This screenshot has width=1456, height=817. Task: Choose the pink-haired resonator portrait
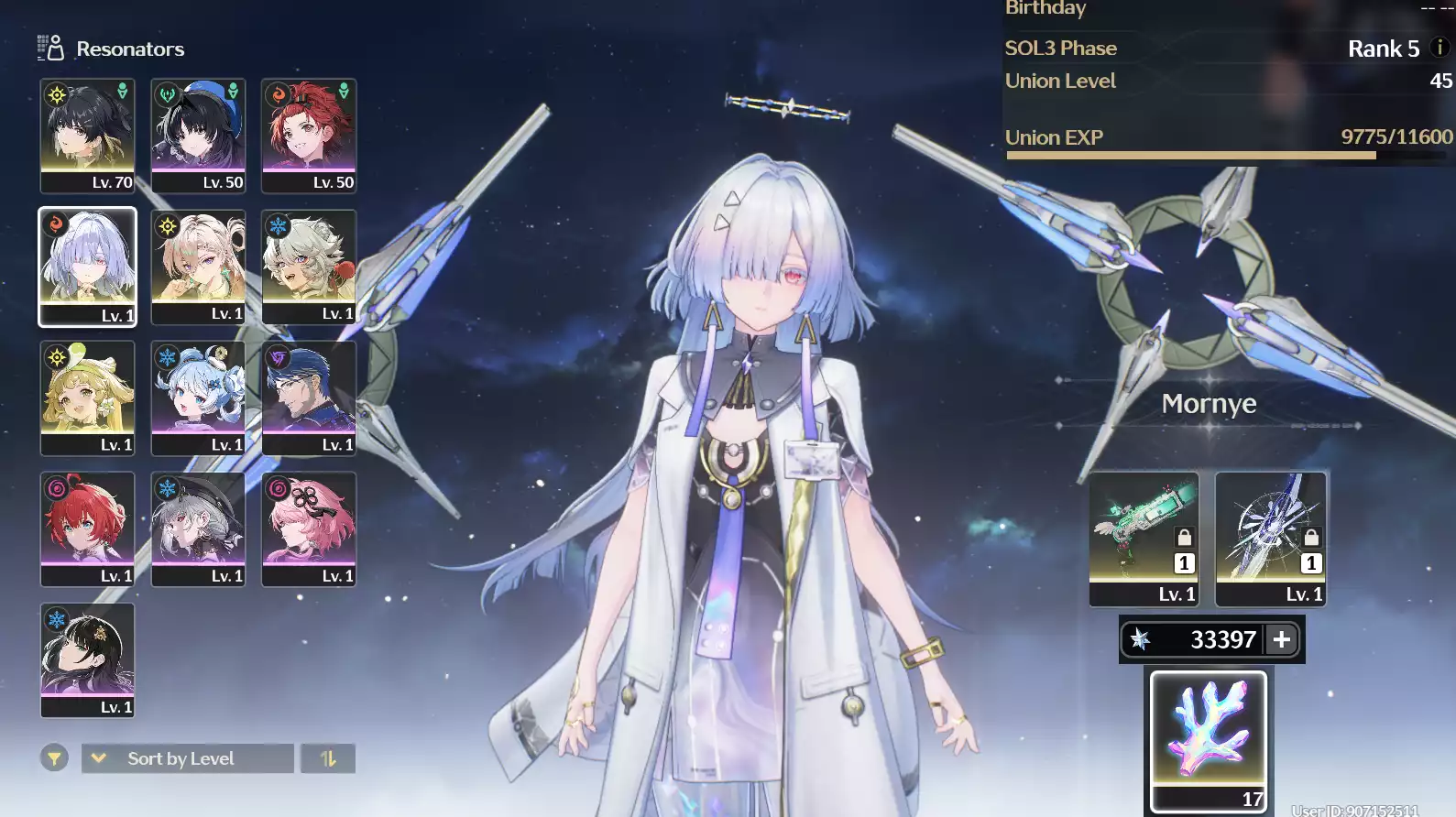[309, 528]
